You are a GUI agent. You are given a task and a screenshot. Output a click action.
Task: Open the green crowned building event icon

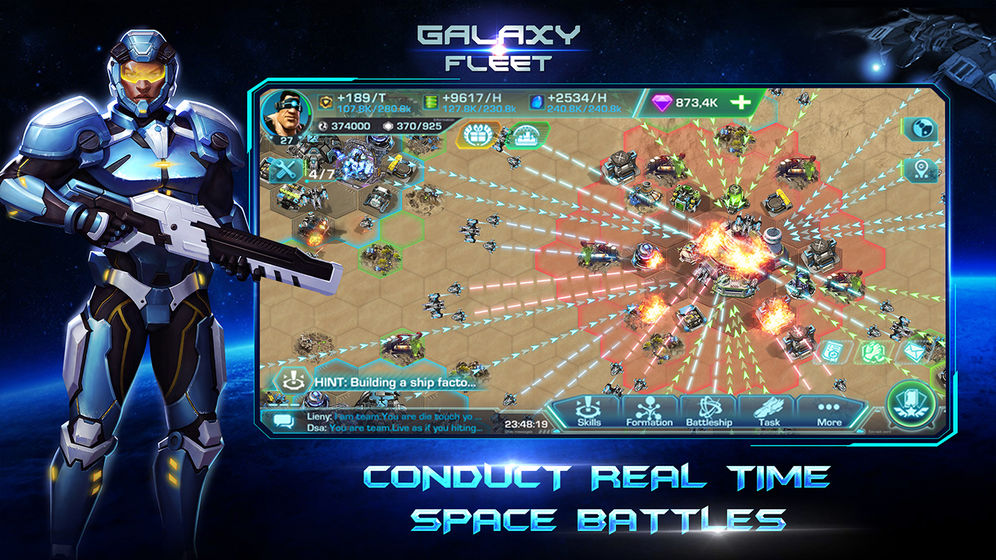tap(526, 135)
